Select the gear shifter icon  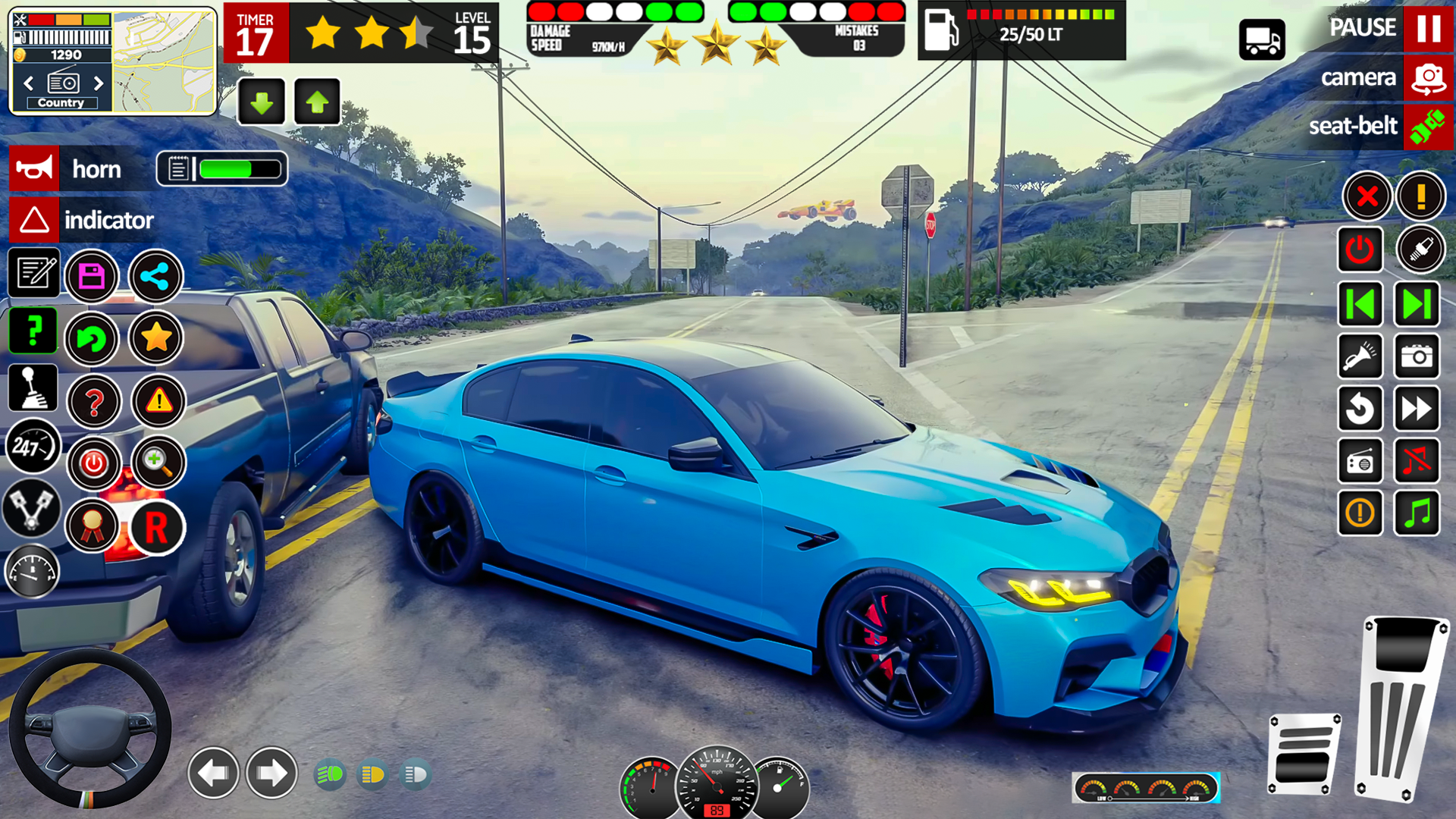[32, 388]
